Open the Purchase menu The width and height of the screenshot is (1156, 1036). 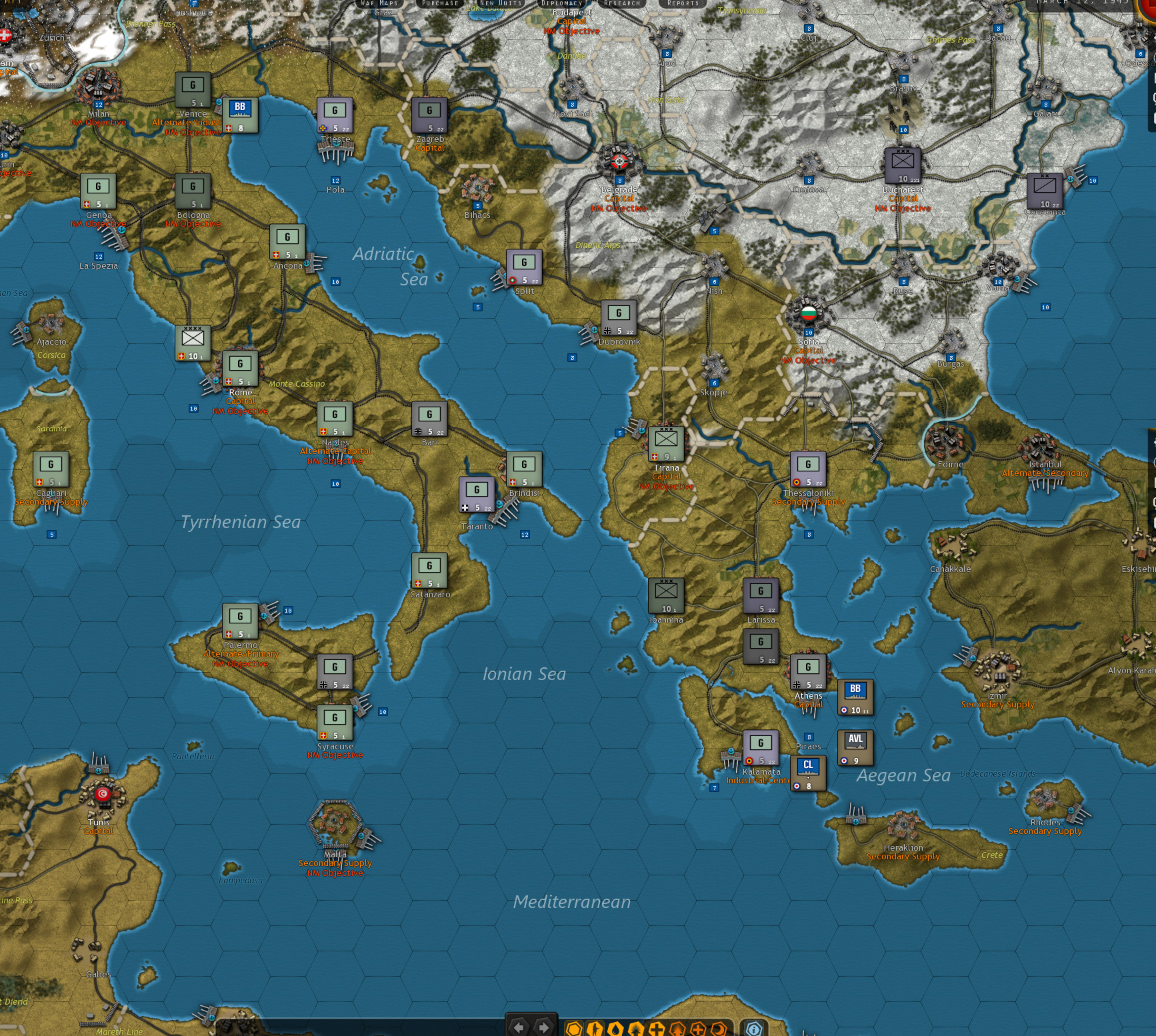pyautogui.click(x=440, y=3)
